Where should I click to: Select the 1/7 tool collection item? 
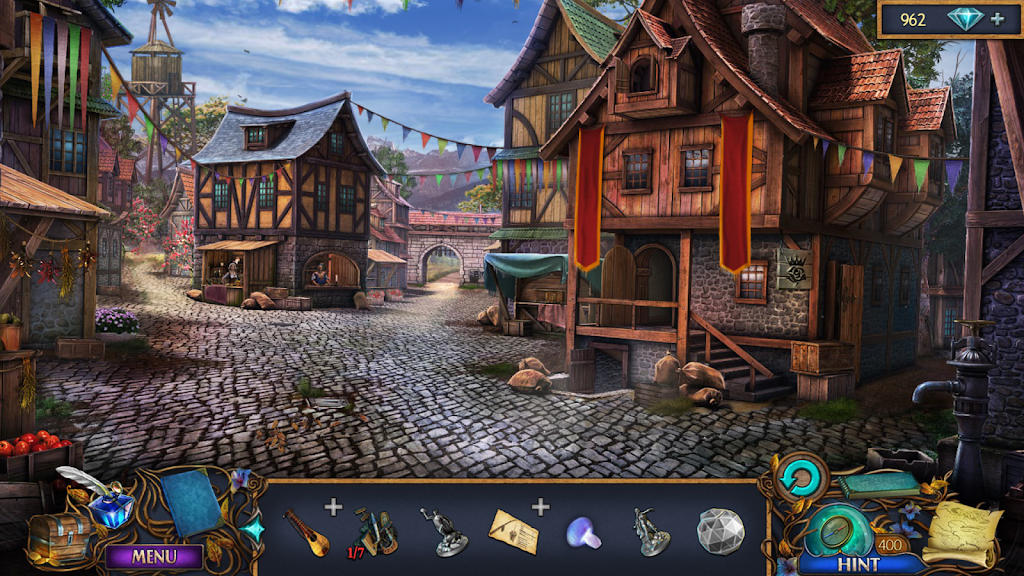pyautogui.click(x=374, y=531)
